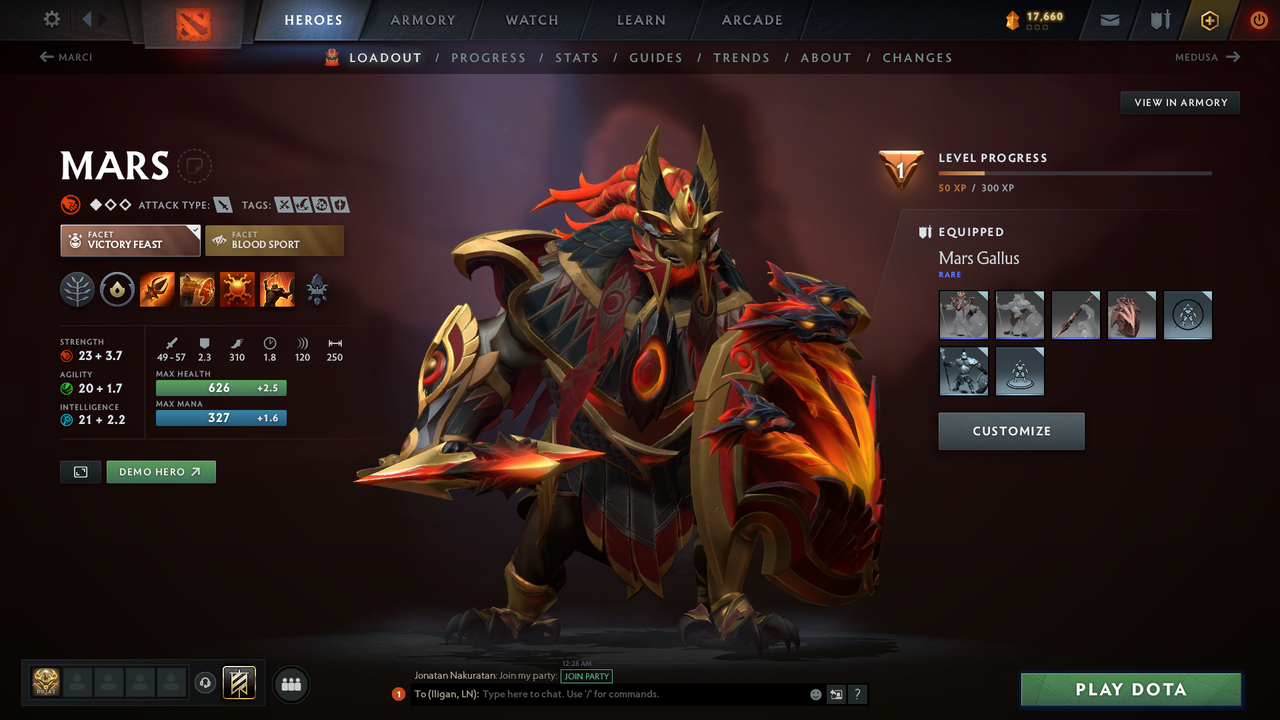Click the melee attack type tag
1280x720 pixels.
[222, 204]
